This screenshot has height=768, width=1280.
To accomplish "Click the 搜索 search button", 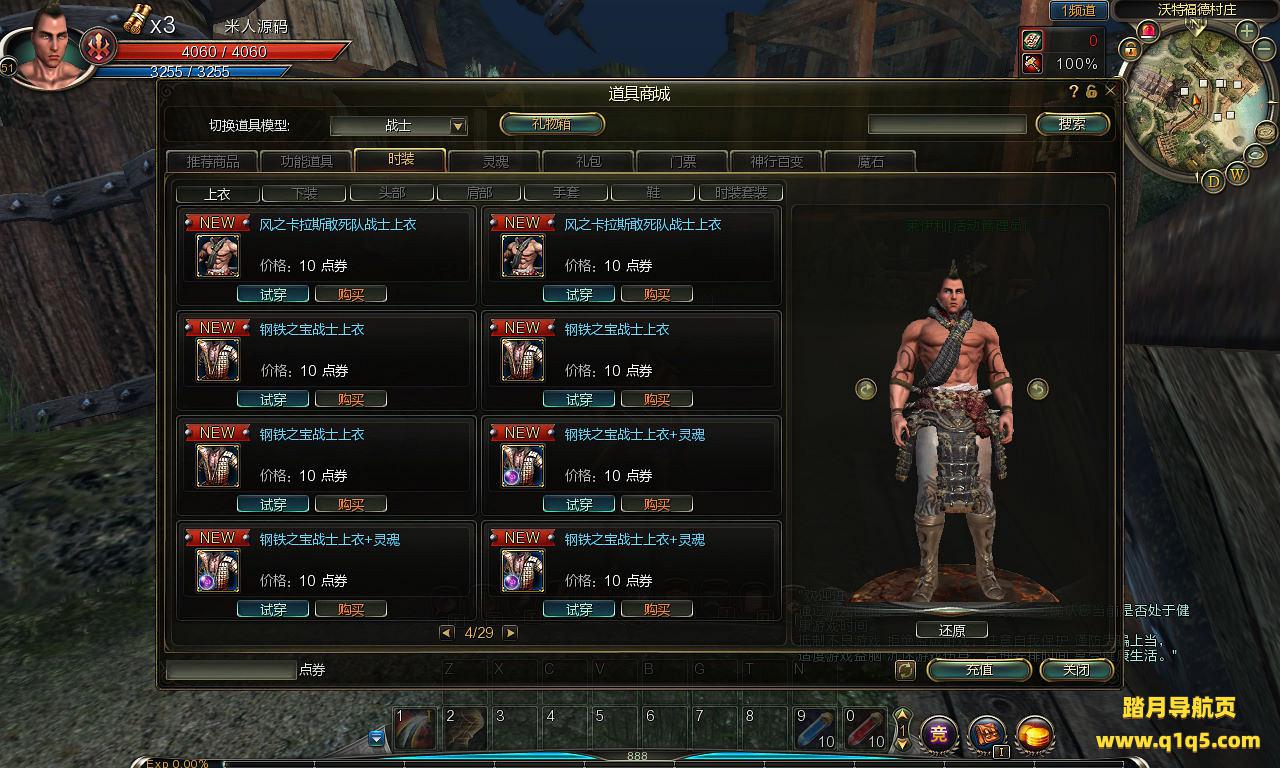I will click(1072, 124).
